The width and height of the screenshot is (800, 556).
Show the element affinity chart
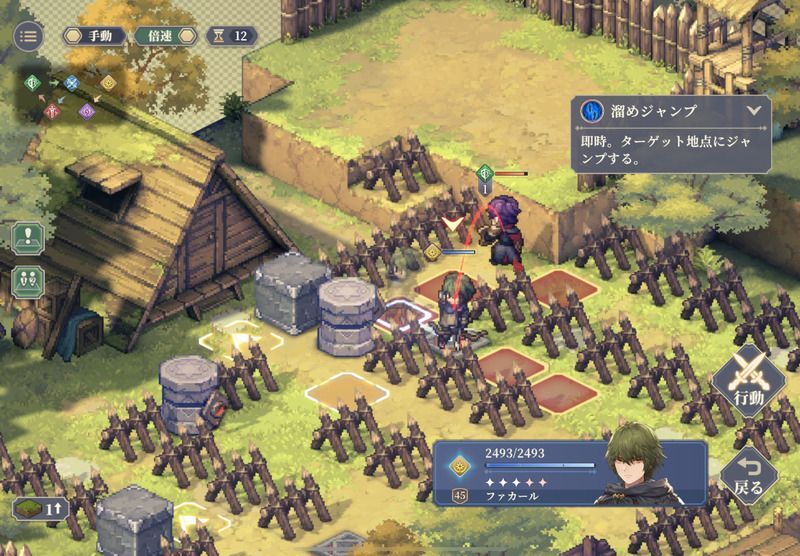pos(63,96)
